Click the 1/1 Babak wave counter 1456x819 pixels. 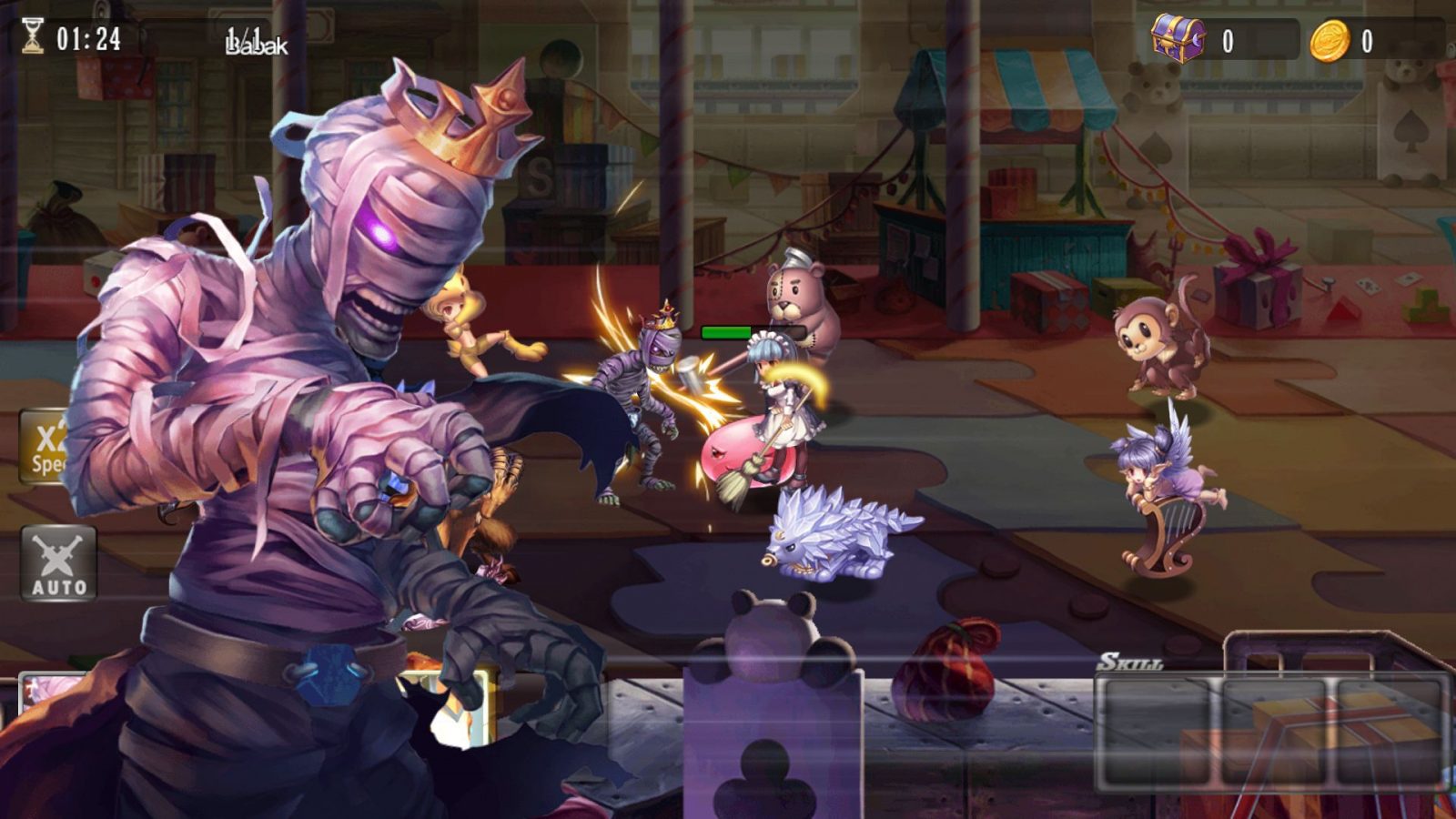(x=258, y=38)
